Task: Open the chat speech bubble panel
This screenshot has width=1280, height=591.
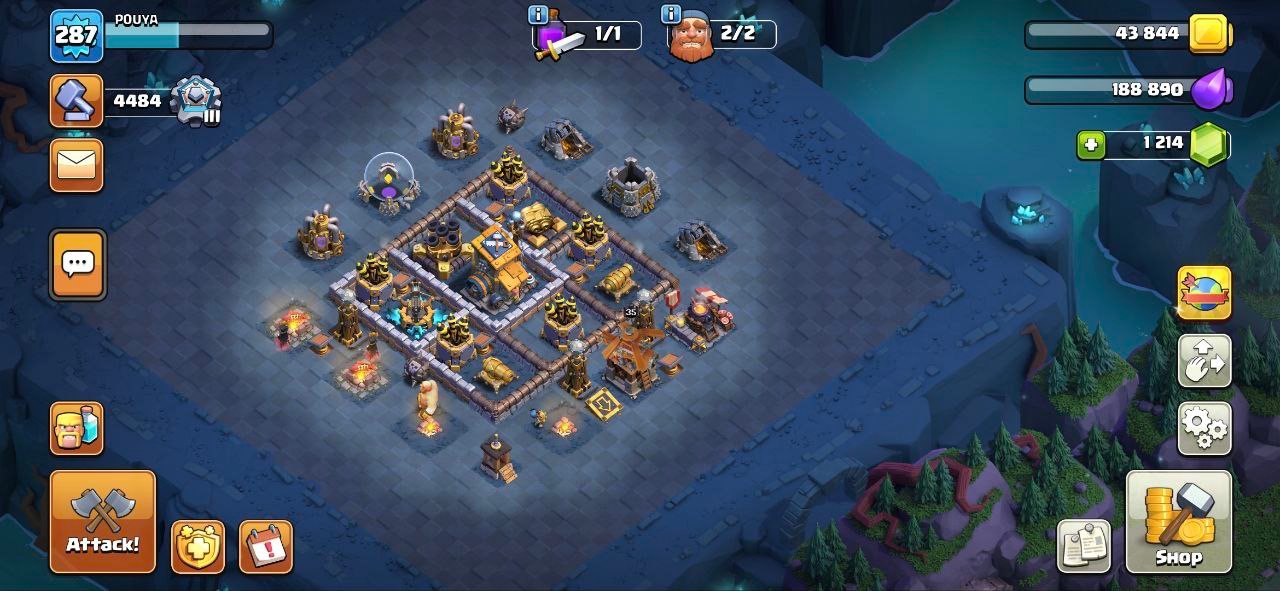Action: [77, 264]
